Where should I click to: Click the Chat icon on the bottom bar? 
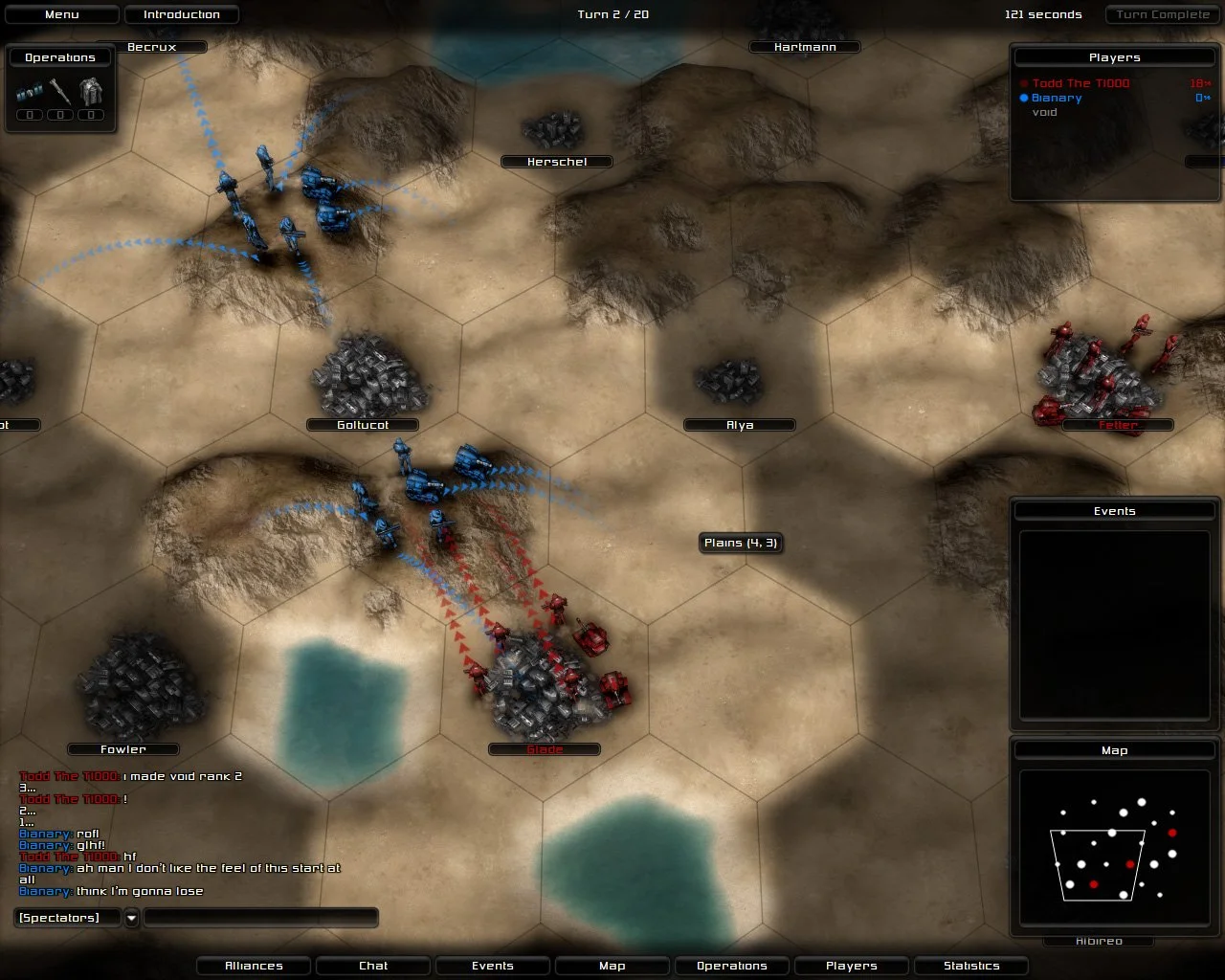372,966
